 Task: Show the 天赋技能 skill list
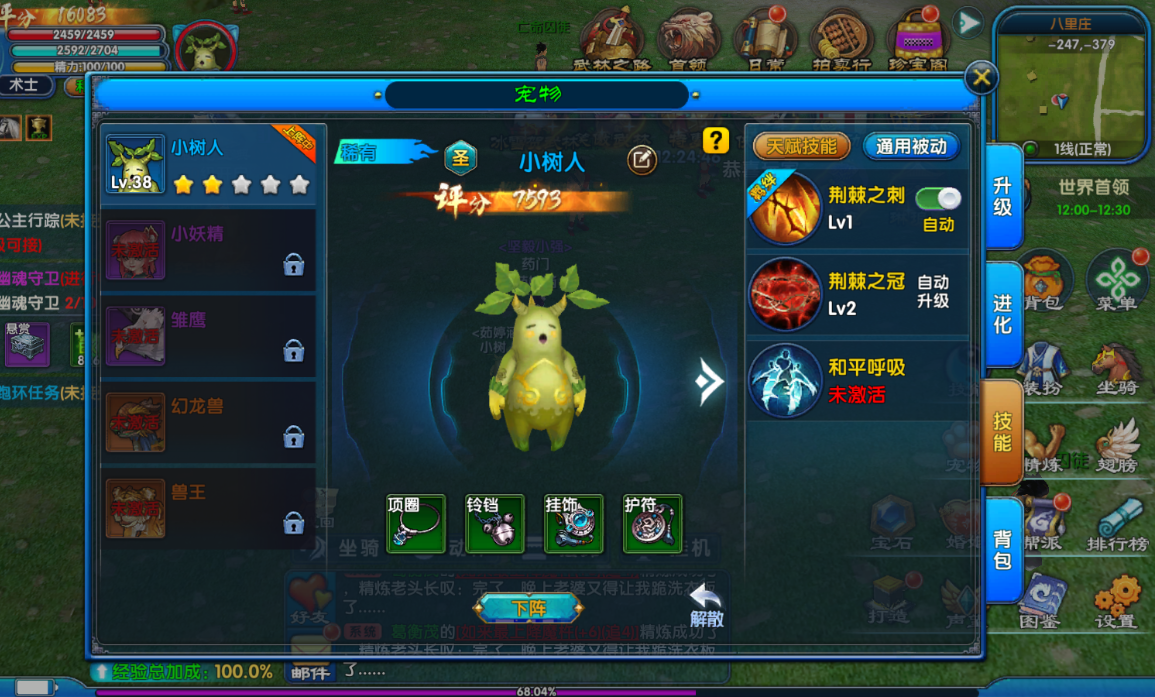(801, 146)
